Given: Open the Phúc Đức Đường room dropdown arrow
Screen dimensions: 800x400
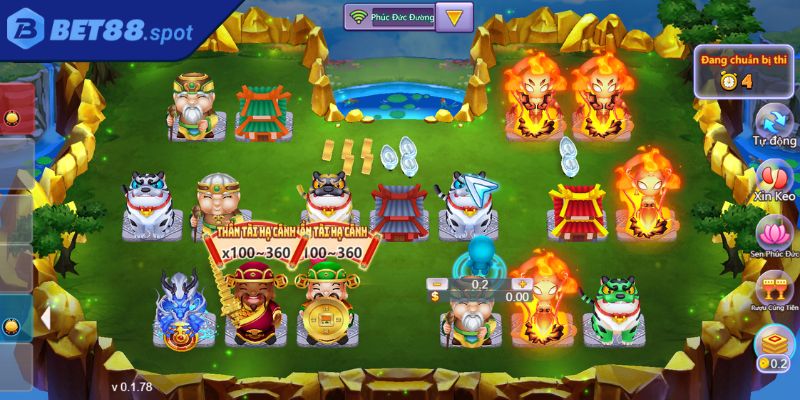Looking at the screenshot, I should coord(455,17).
